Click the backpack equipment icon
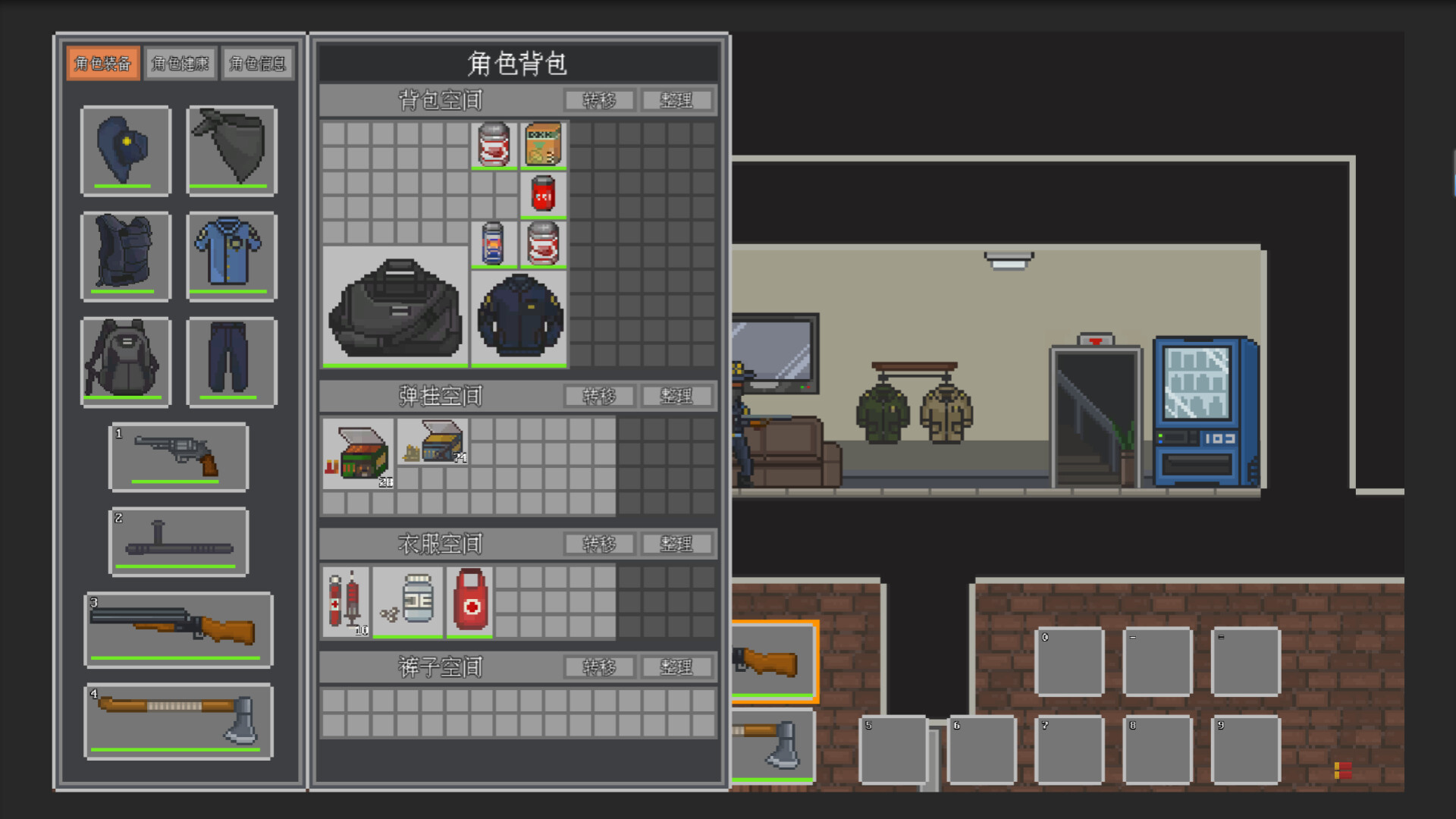Image resolution: width=1456 pixels, height=819 pixels. [x=126, y=362]
